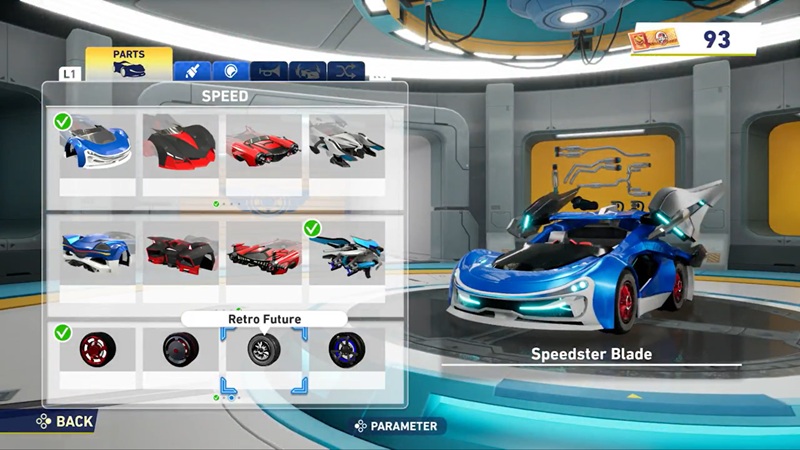
Task: Choose the red rimmed tire with checkmark
Action: 97,350
